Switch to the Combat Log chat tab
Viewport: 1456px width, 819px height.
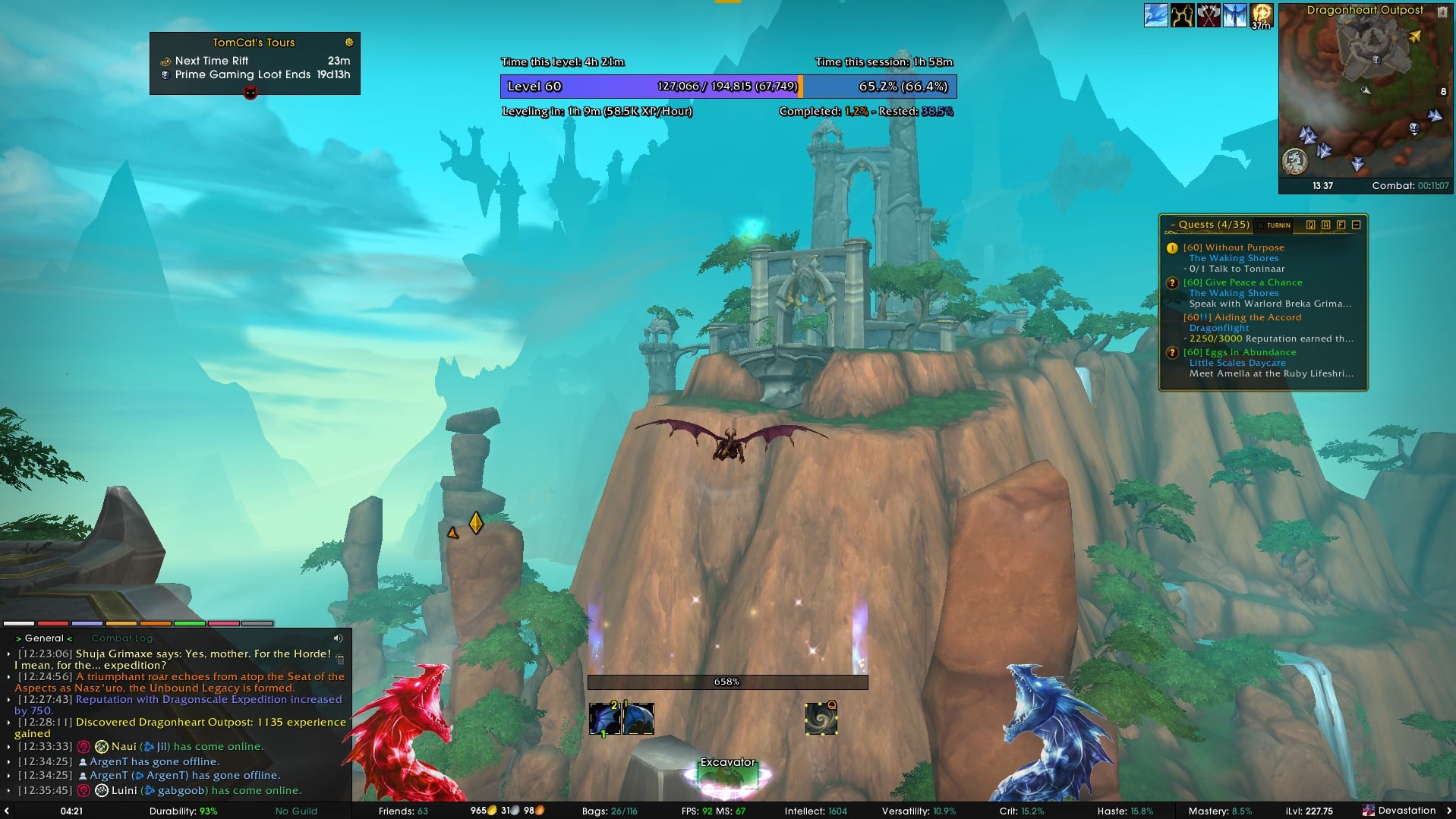click(x=122, y=638)
